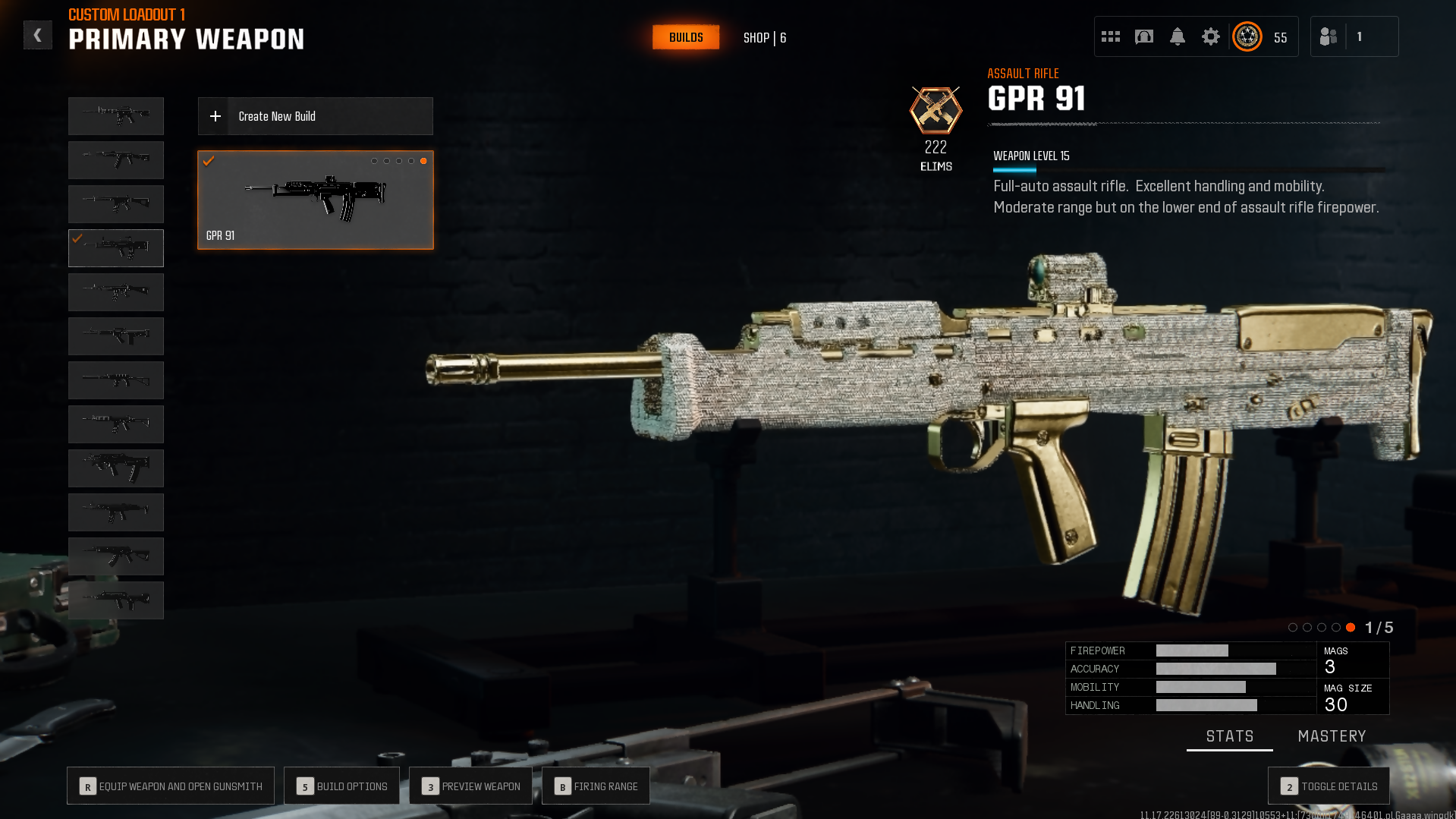Viewport: 1456px width, 819px height.
Task: Show the Stats tab
Action: click(1229, 736)
